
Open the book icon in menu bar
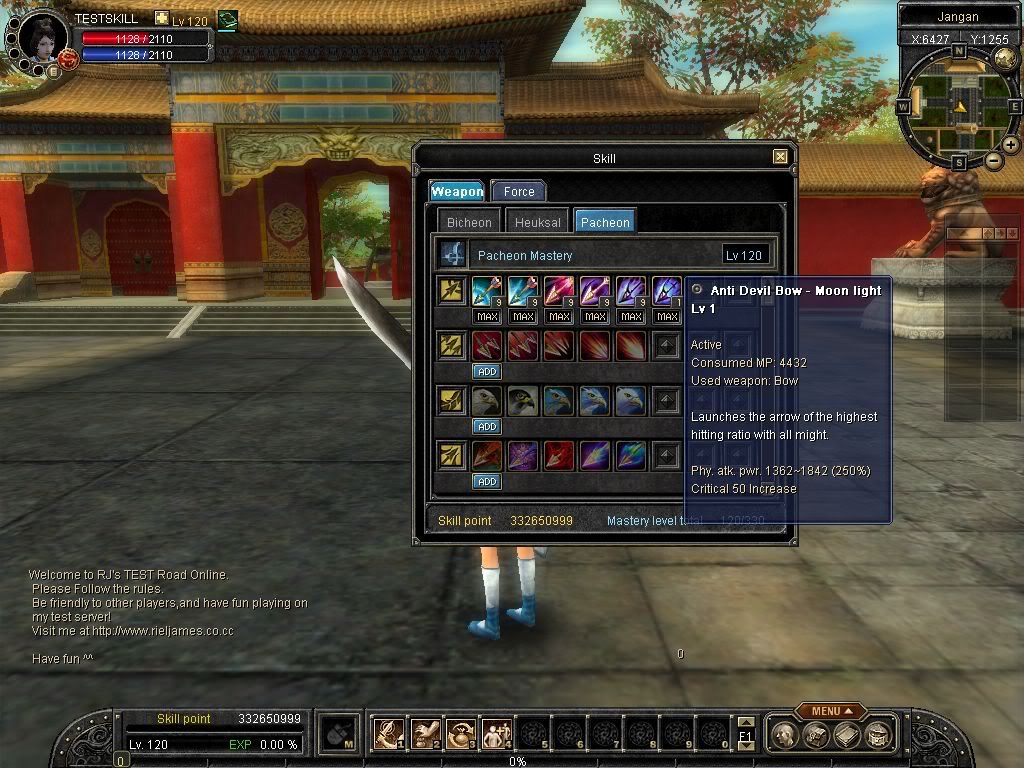click(847, 736)
